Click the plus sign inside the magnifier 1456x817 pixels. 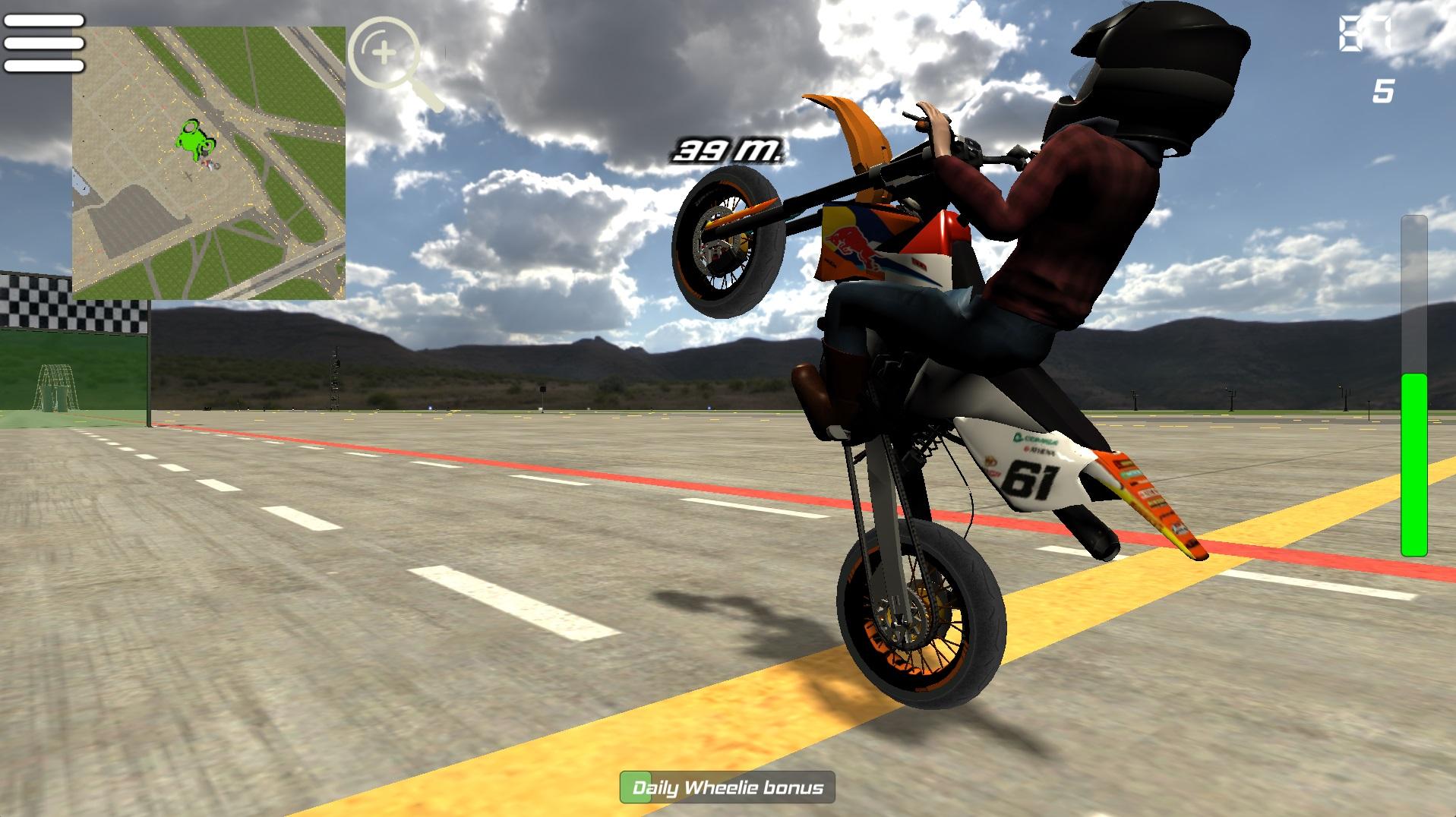pos(384,52)
